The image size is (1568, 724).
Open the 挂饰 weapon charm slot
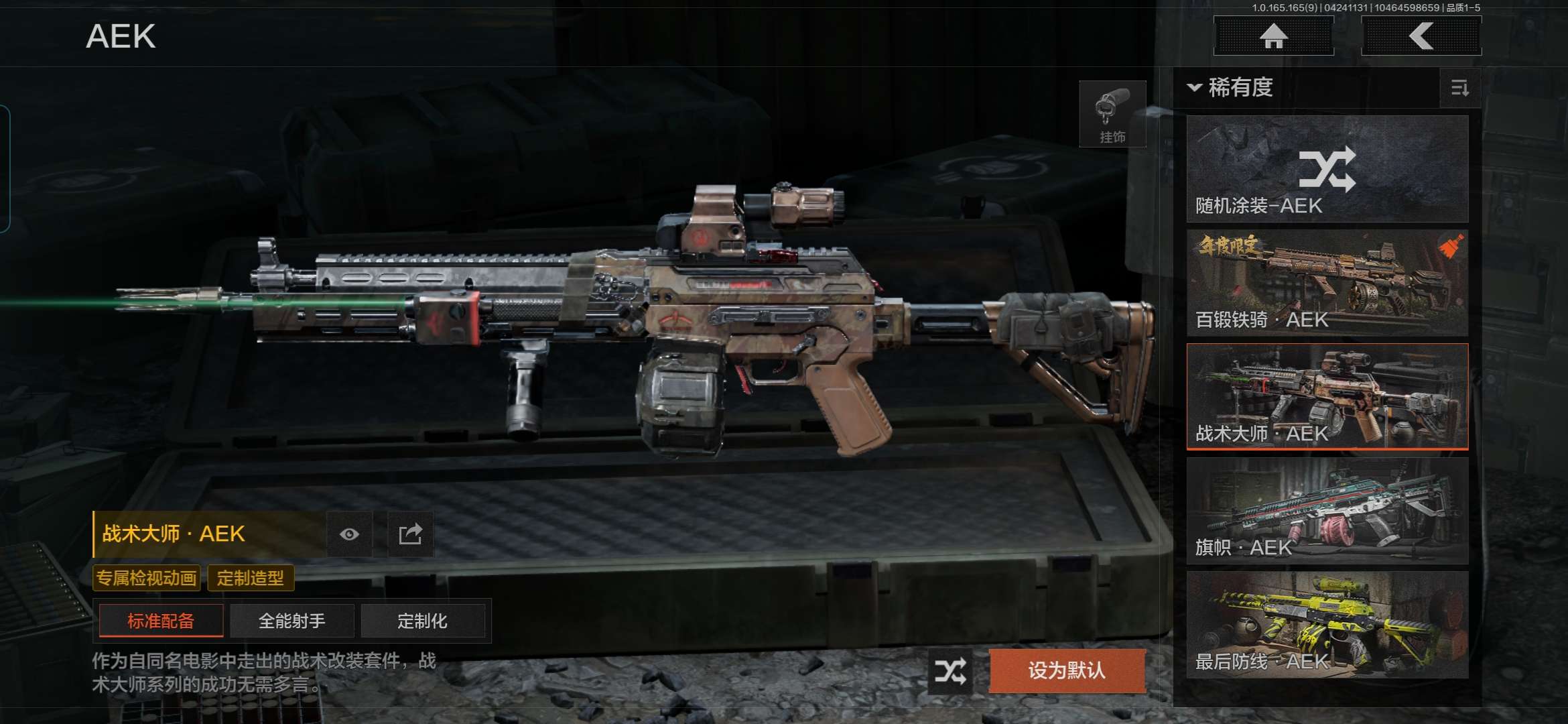(x=1112, y=114)
